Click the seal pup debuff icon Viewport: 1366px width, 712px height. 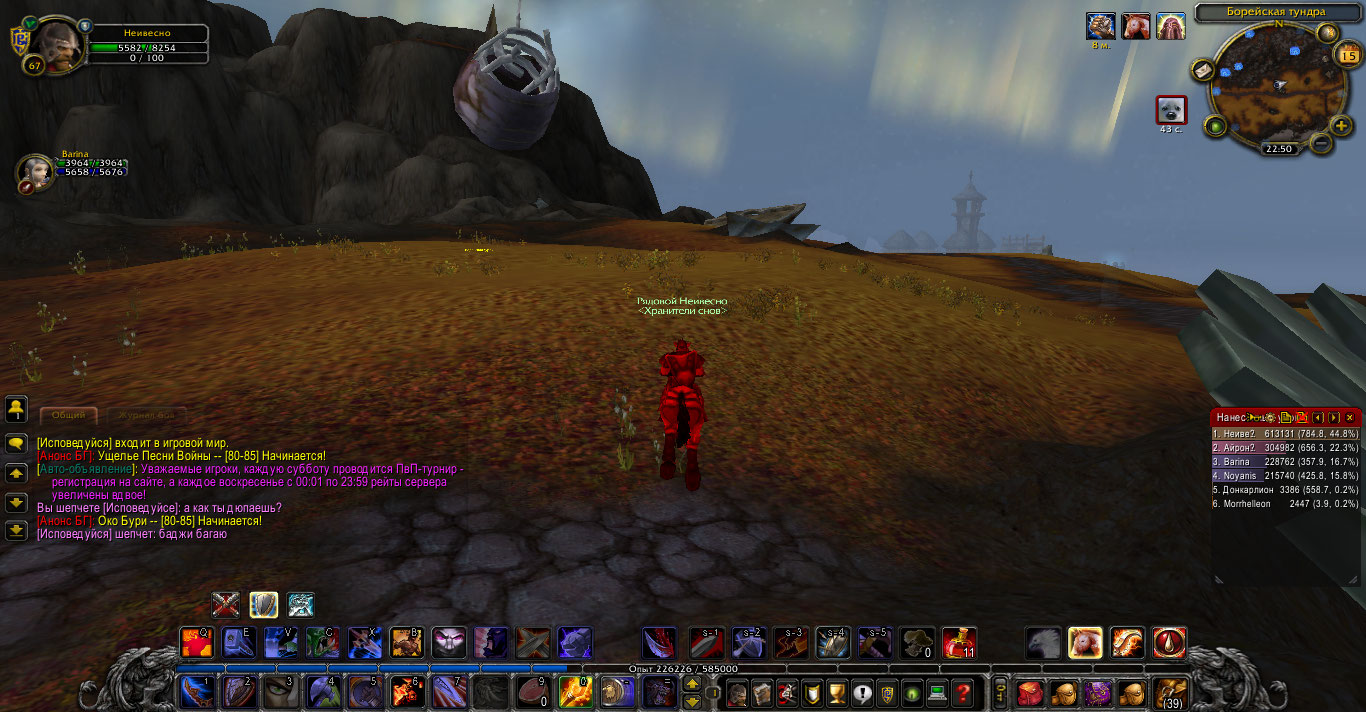pos(1171,110)
